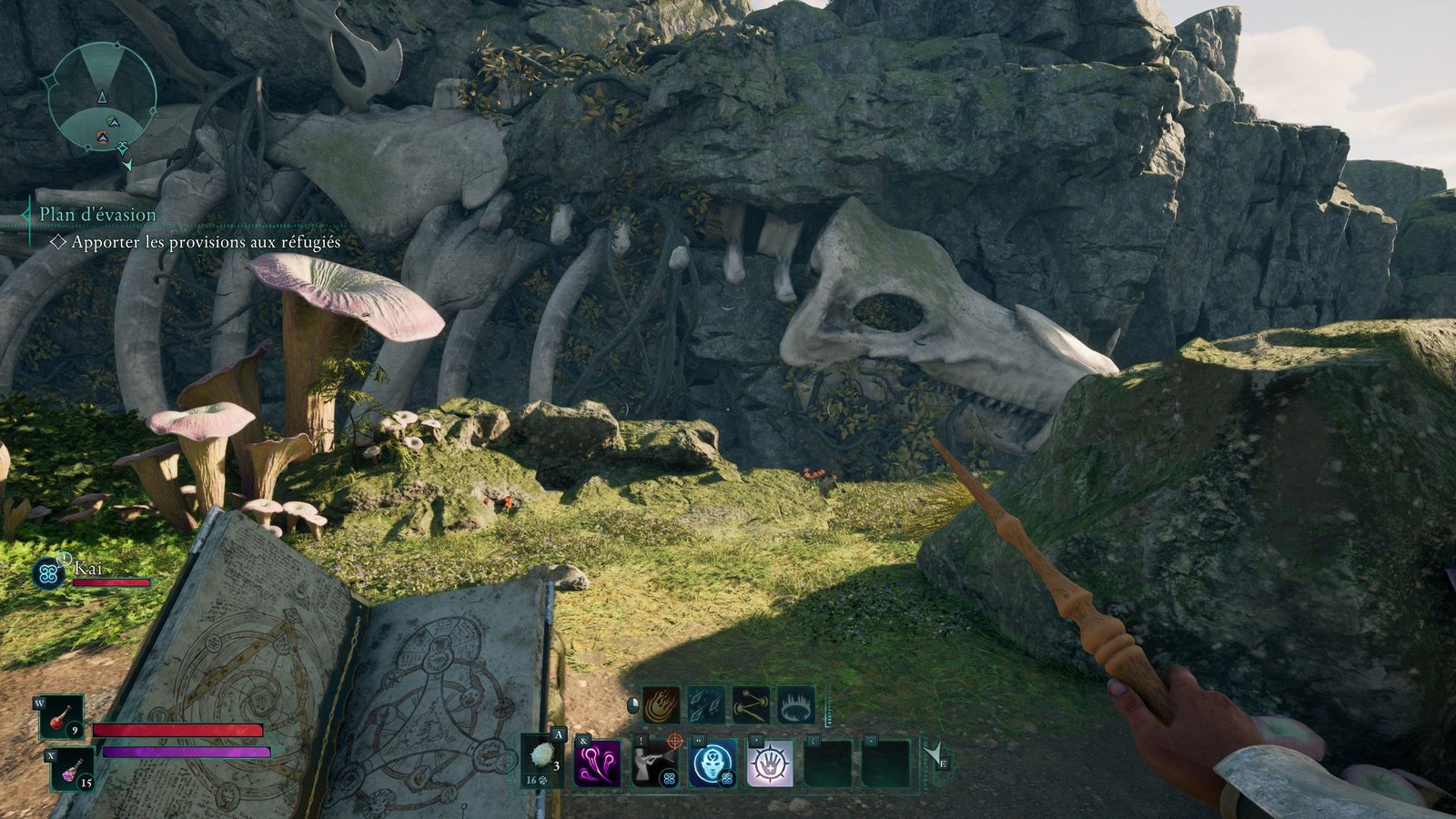Choose the bouncing sparks grimoire spell
The height and width of the screenshot is (819, 1456).
[751, 704]
